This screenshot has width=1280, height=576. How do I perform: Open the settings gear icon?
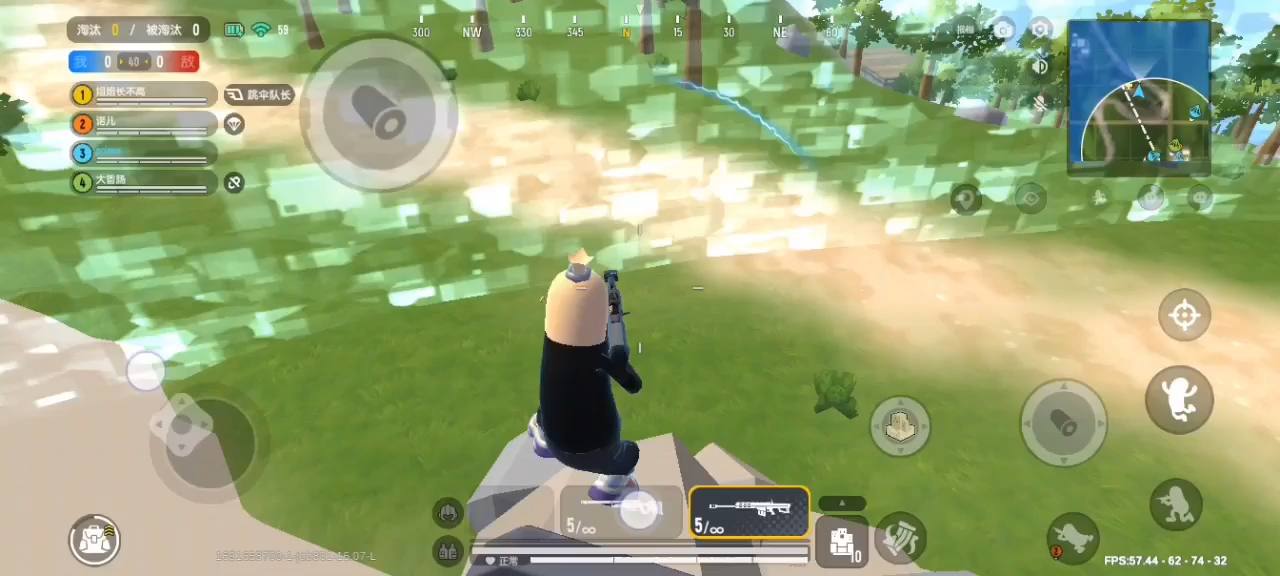point(1041,29)
